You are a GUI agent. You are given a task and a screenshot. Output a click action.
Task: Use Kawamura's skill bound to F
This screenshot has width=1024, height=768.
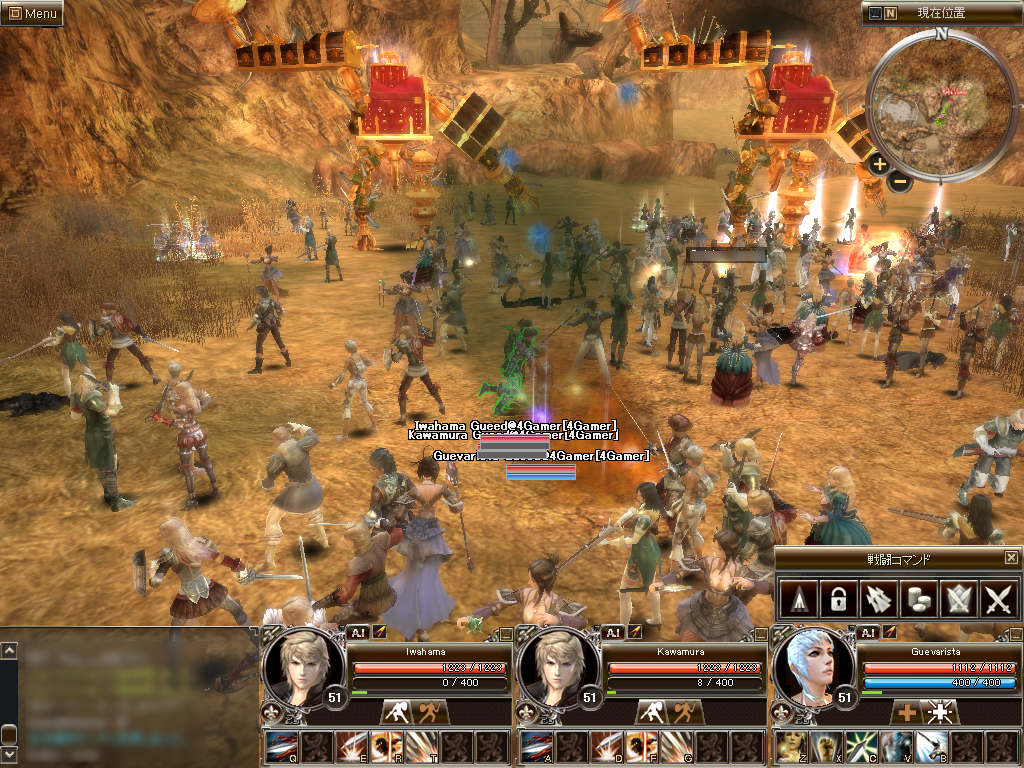pos(641,747)
